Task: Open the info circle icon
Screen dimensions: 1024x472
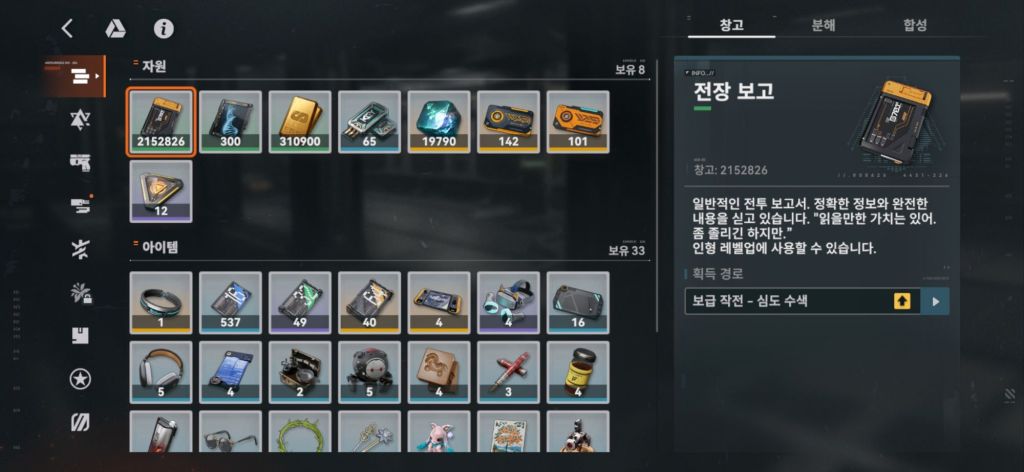Action: 164,28
